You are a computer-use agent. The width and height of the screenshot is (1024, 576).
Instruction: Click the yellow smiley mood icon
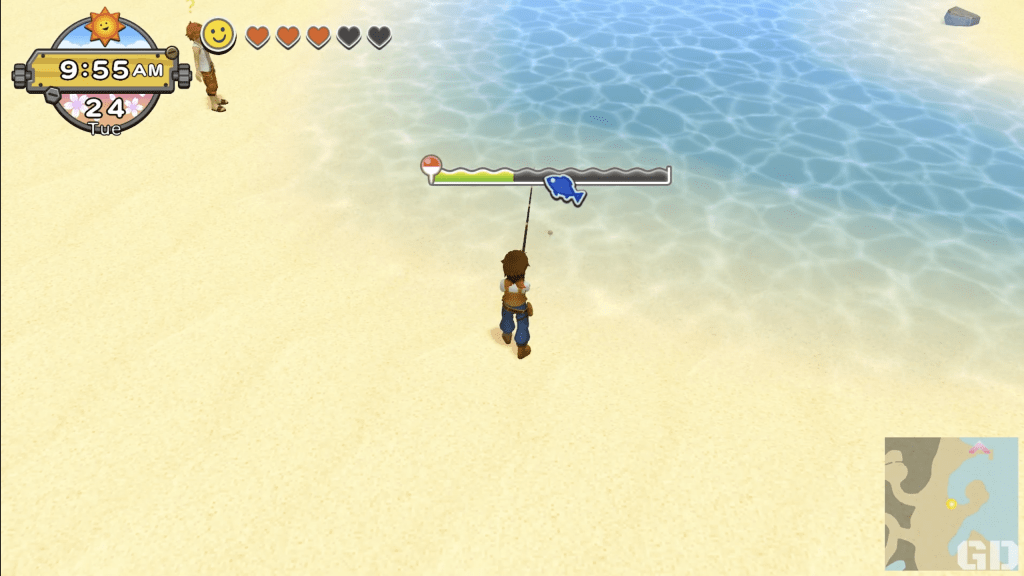(218, 36)
